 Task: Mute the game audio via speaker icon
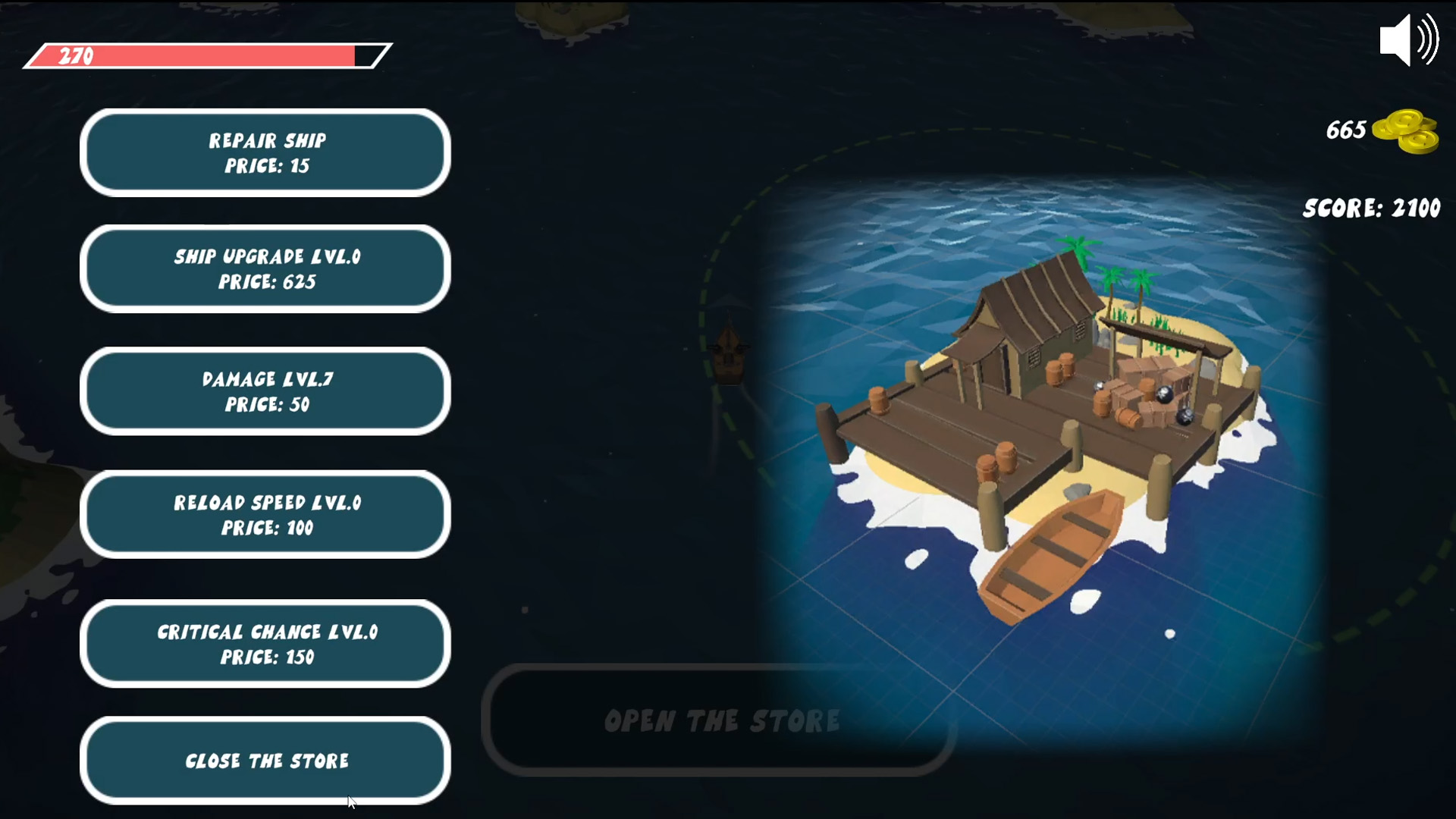click(1408, 39)
